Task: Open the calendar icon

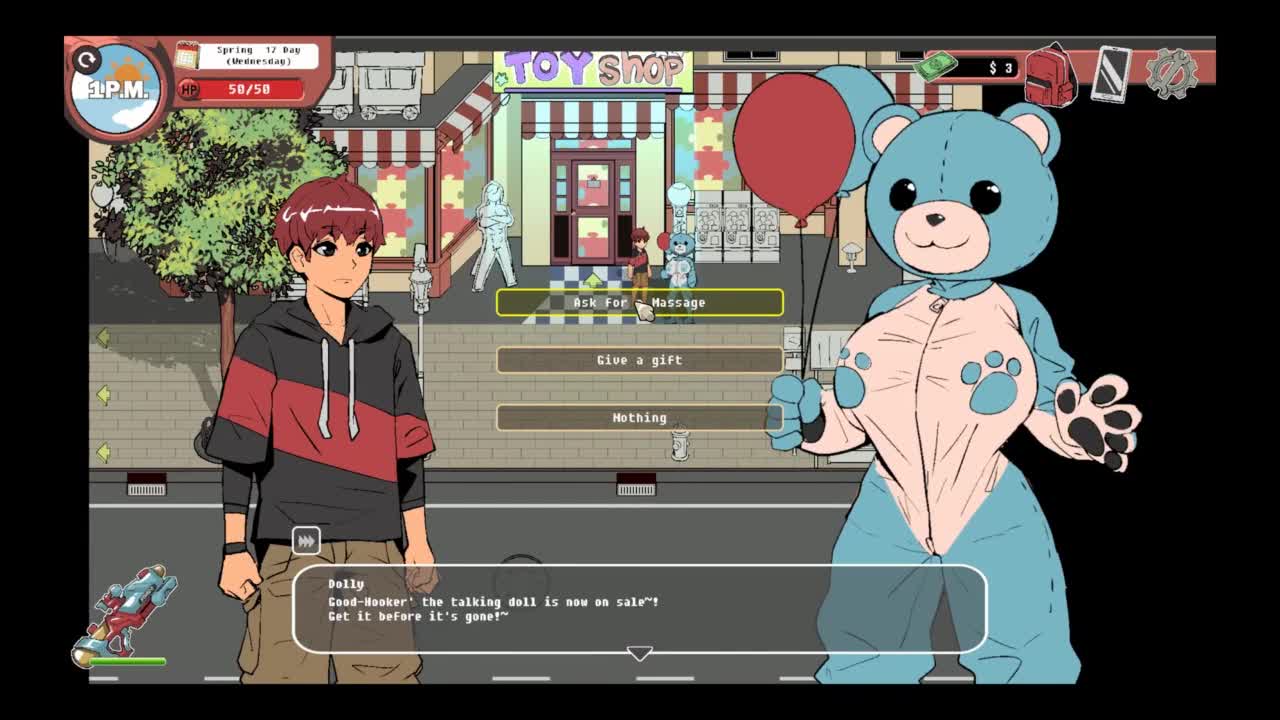Action: (x=187, y=55)
